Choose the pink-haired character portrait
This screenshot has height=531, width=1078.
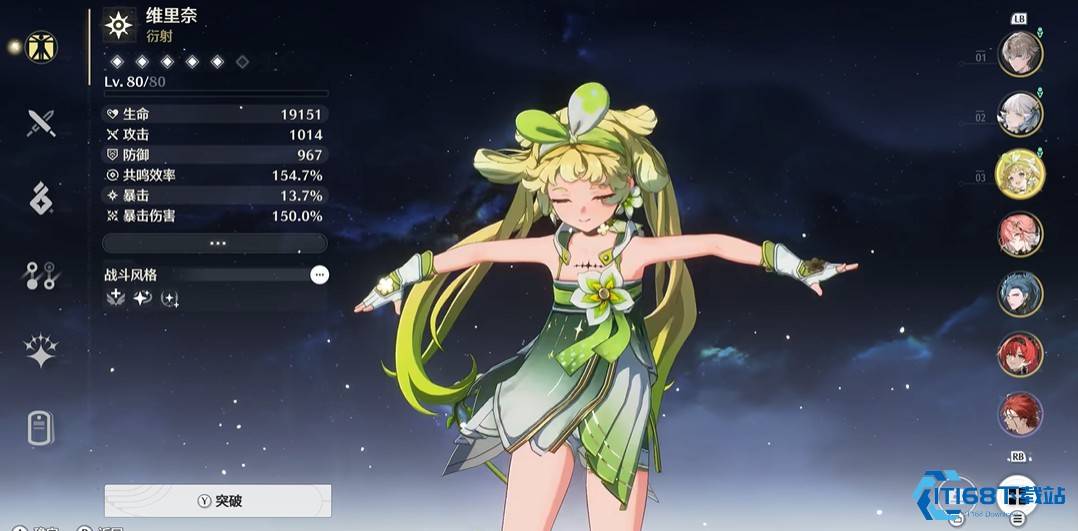pyautogui.click(x=1020, y=234)
